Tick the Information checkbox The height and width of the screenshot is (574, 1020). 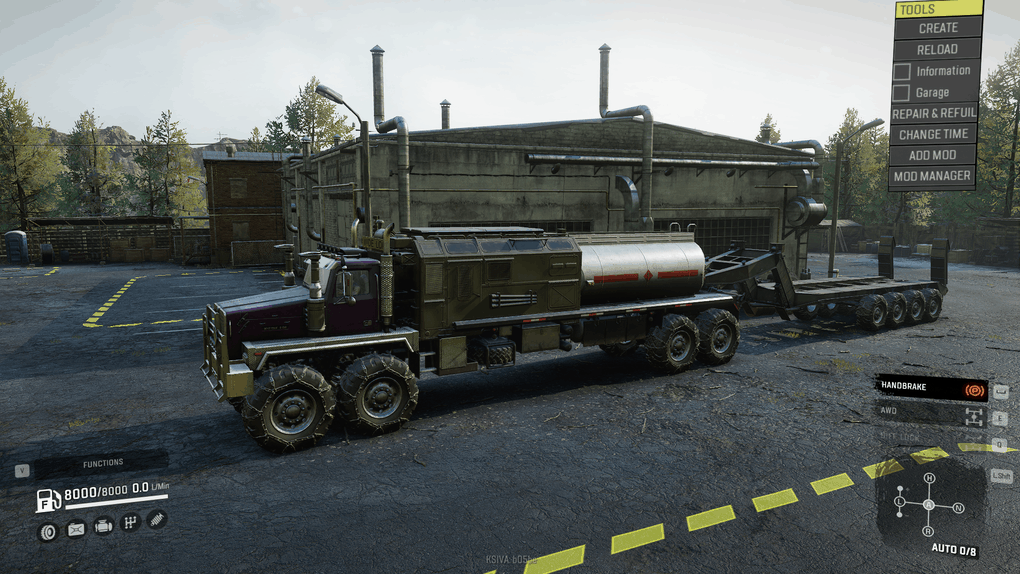click(x=901, y=71)
